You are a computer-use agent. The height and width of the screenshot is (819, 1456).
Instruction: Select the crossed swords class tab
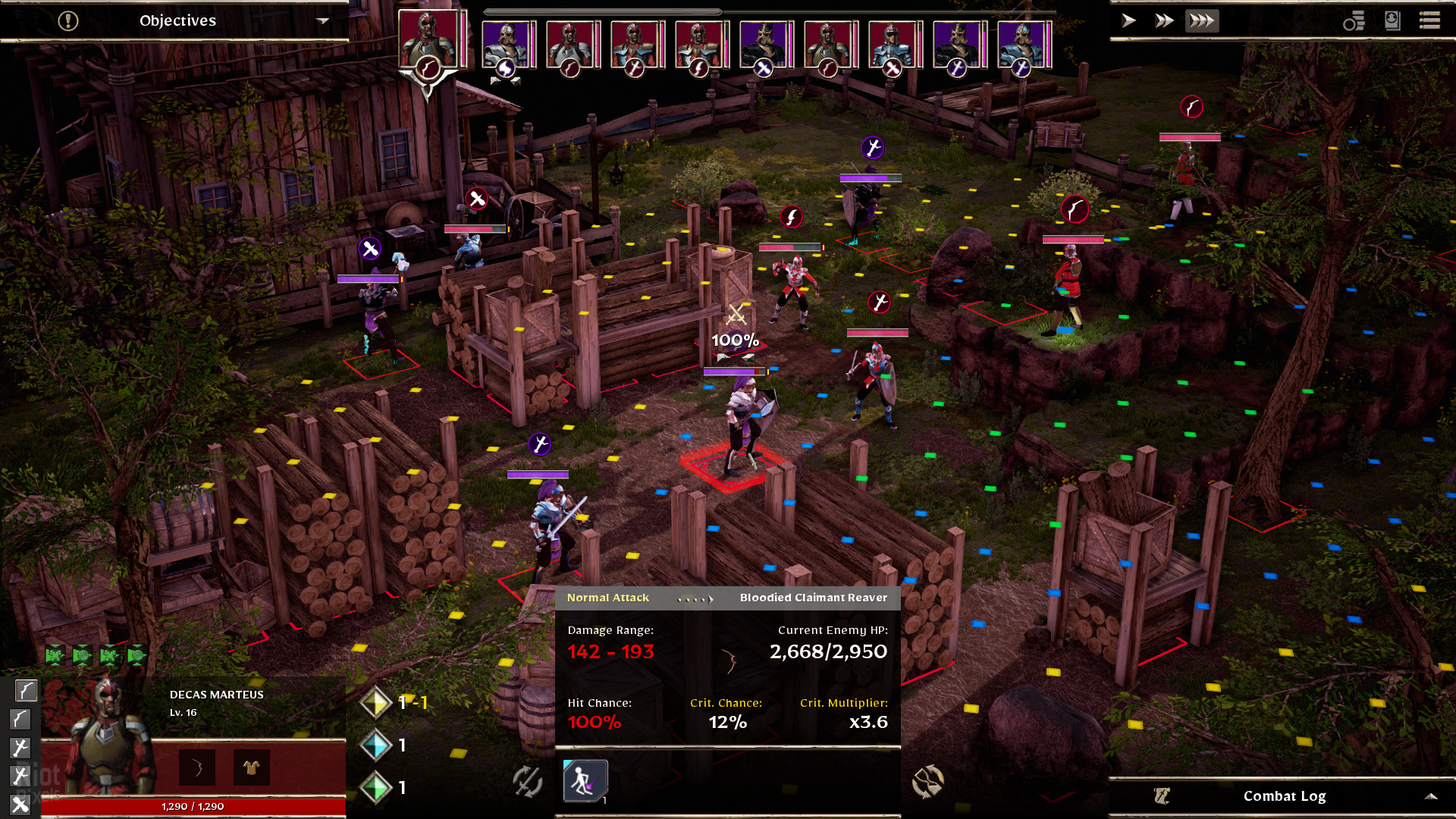(20, 804)
